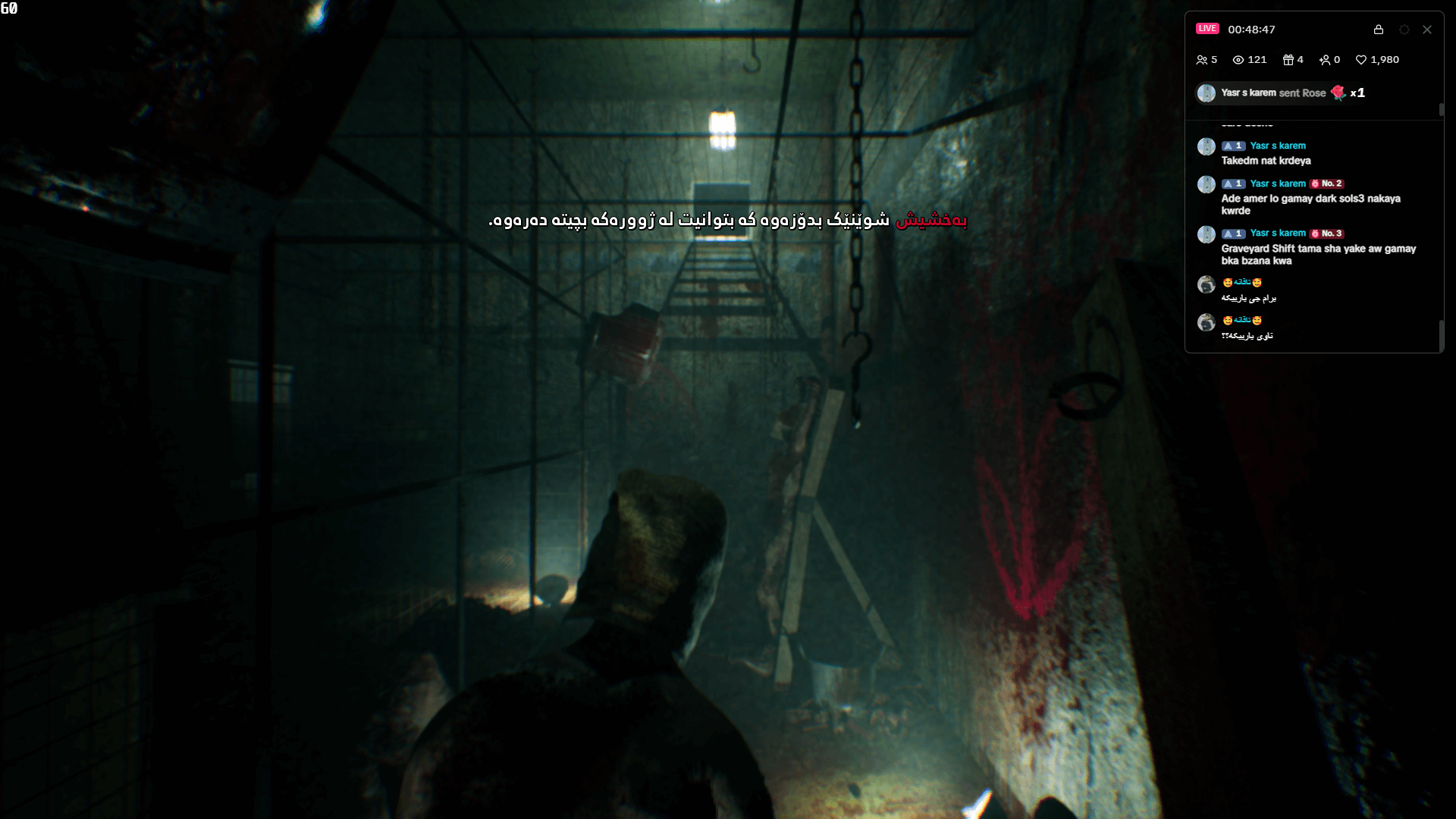This screenshot has width=1456, height=819.
Task: Click the pink LIVE badge
Action: coord(1207,29)
